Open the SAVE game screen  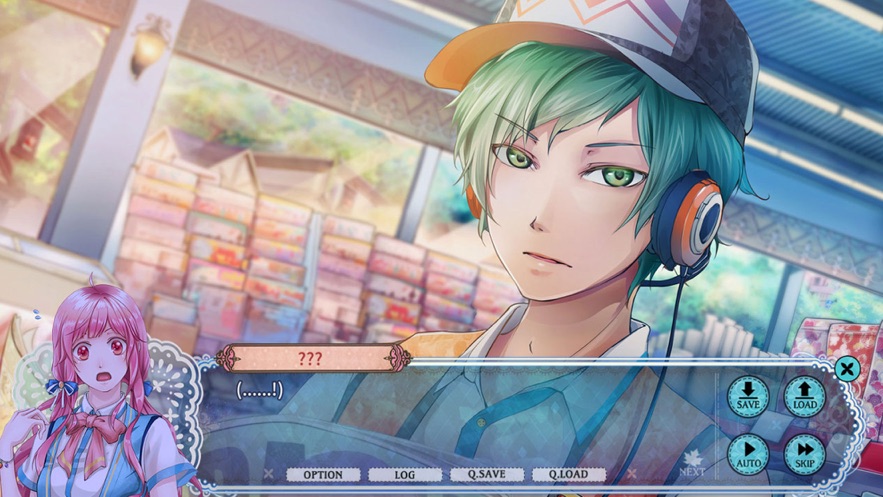[x=747, y=396]
